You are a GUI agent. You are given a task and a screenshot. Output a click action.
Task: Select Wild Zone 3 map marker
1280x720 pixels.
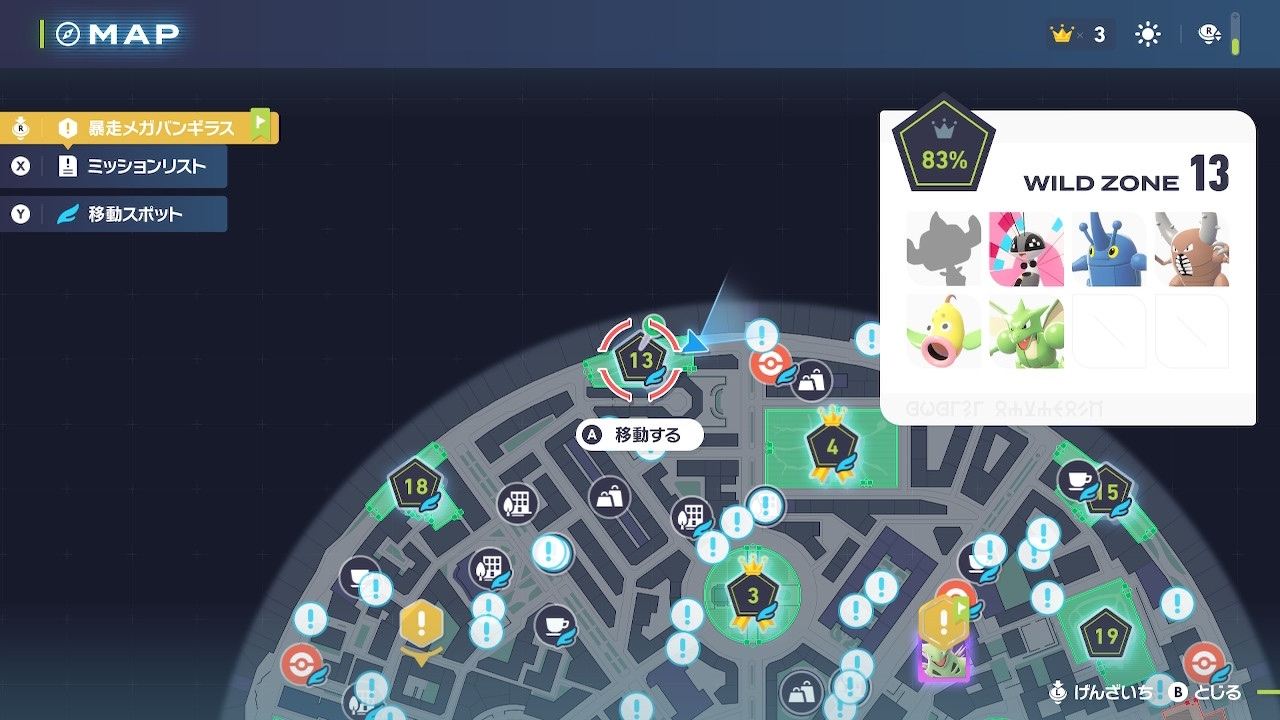coord(752,596)
